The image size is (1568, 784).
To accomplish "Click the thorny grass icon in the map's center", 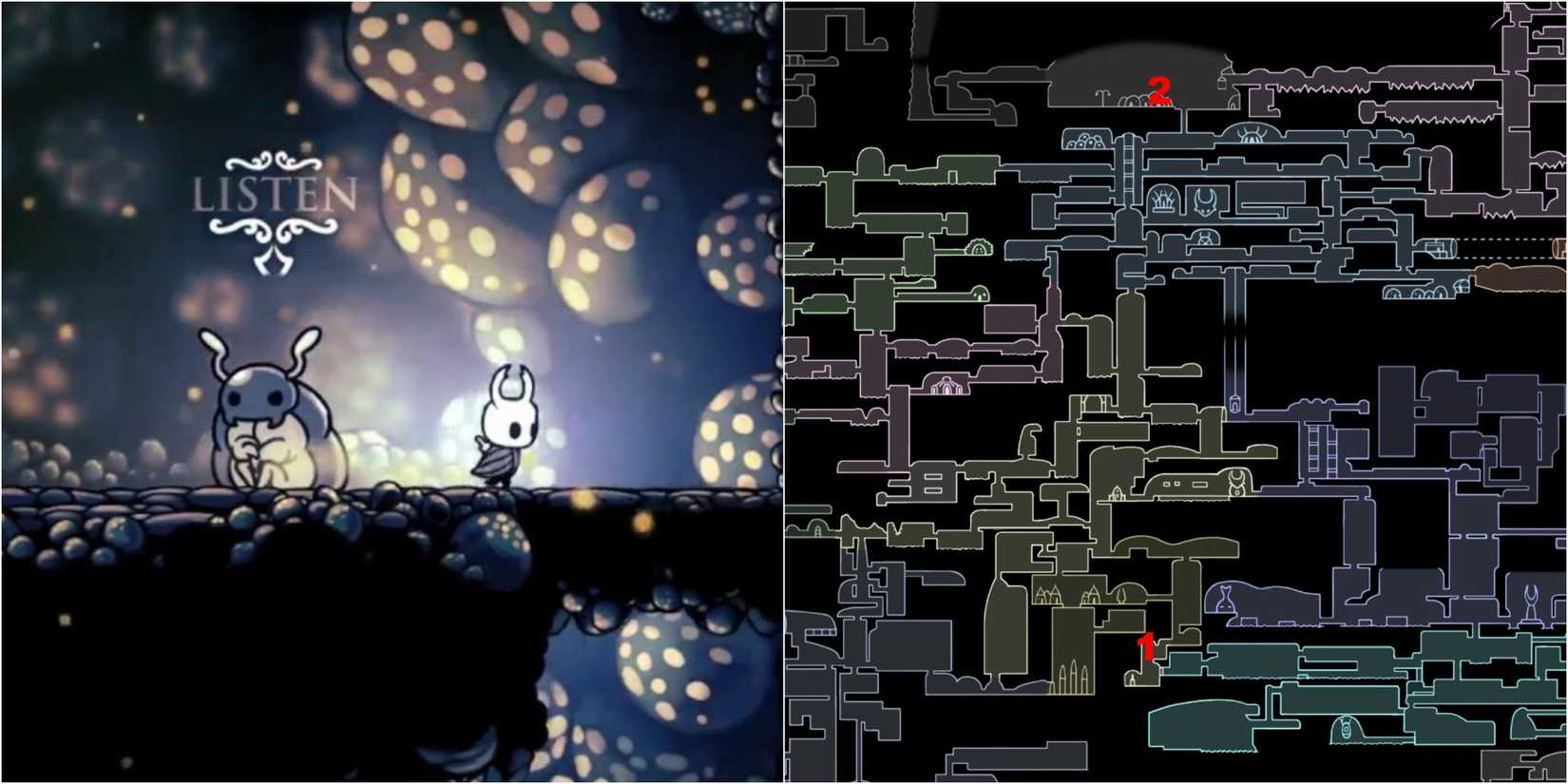I will (1165, 201).
